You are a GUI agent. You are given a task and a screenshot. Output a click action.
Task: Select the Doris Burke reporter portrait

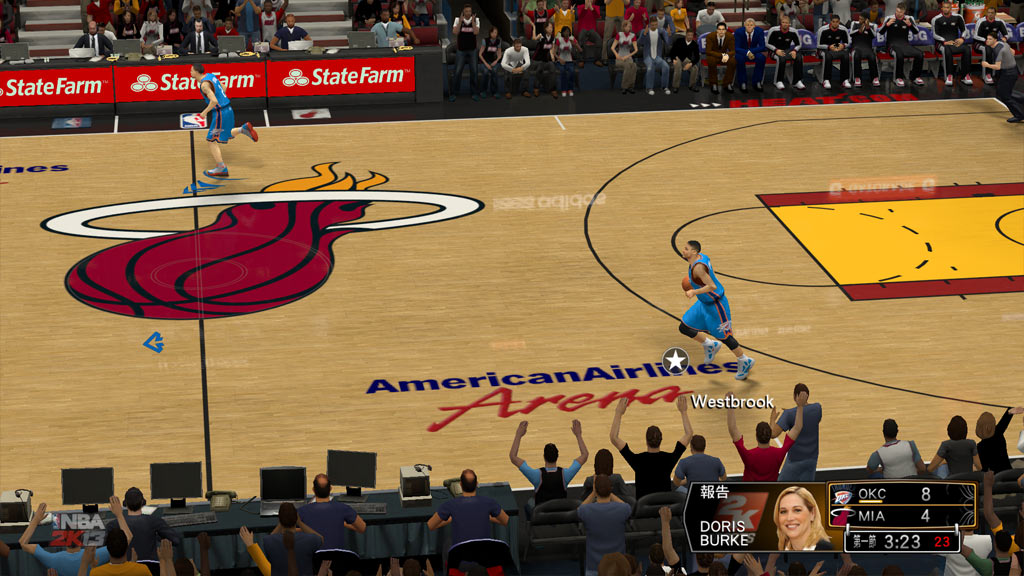click(798, 517)
